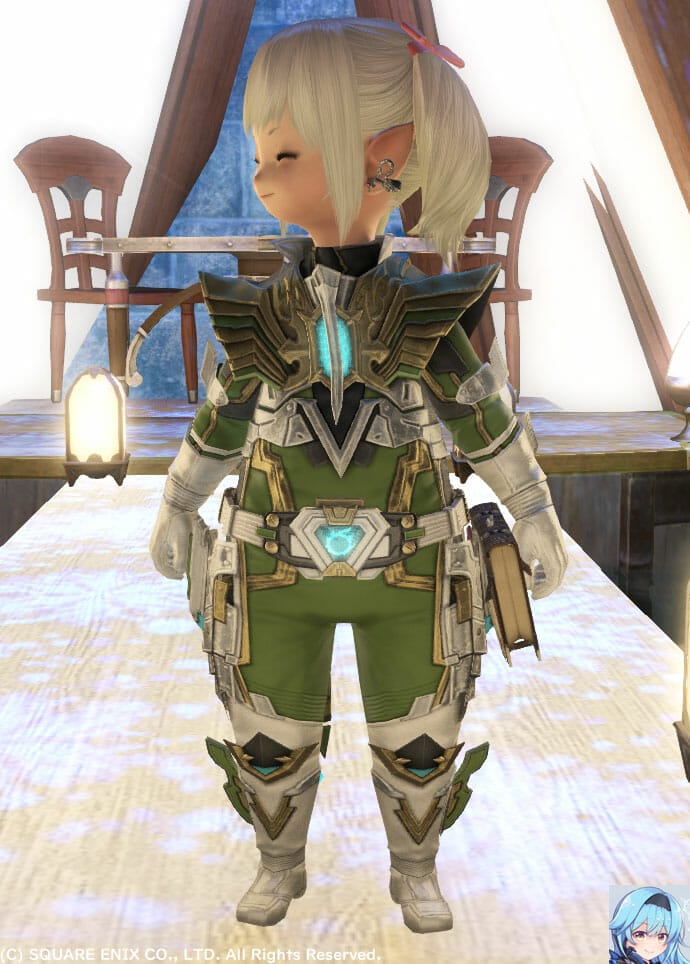Click the blue-haired anime avatar thumbnail
Viewport: 690px width, 964px height.
[648, 923]
